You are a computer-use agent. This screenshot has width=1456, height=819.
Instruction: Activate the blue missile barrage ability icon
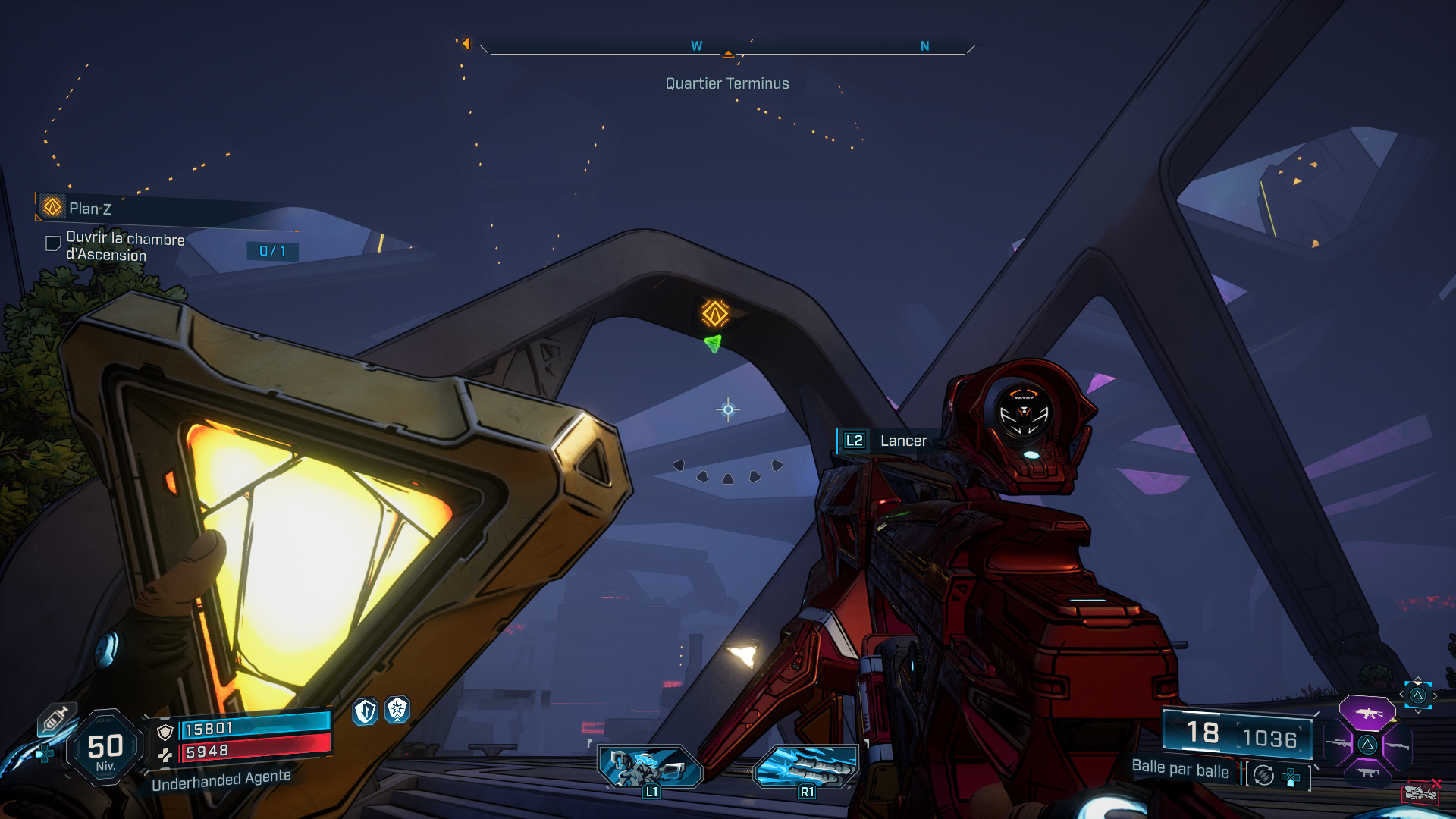pos(806,764)
